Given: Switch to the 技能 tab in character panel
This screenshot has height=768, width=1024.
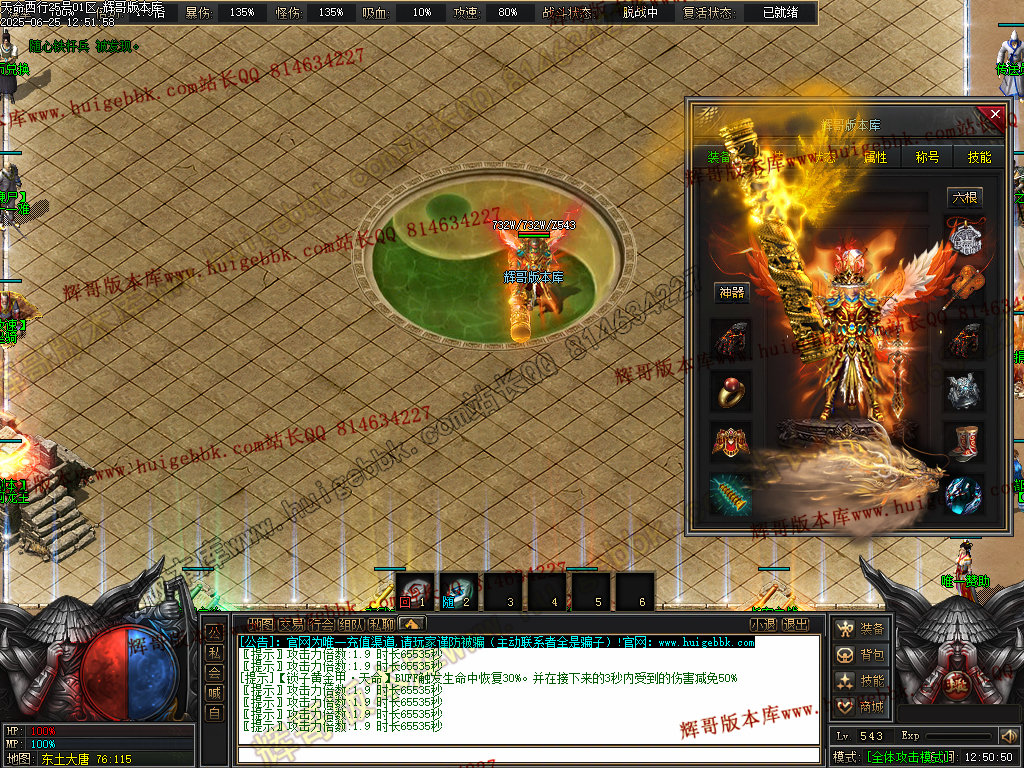Looking at the screenshot, I should pyautogui.click(x=979, y=157).
